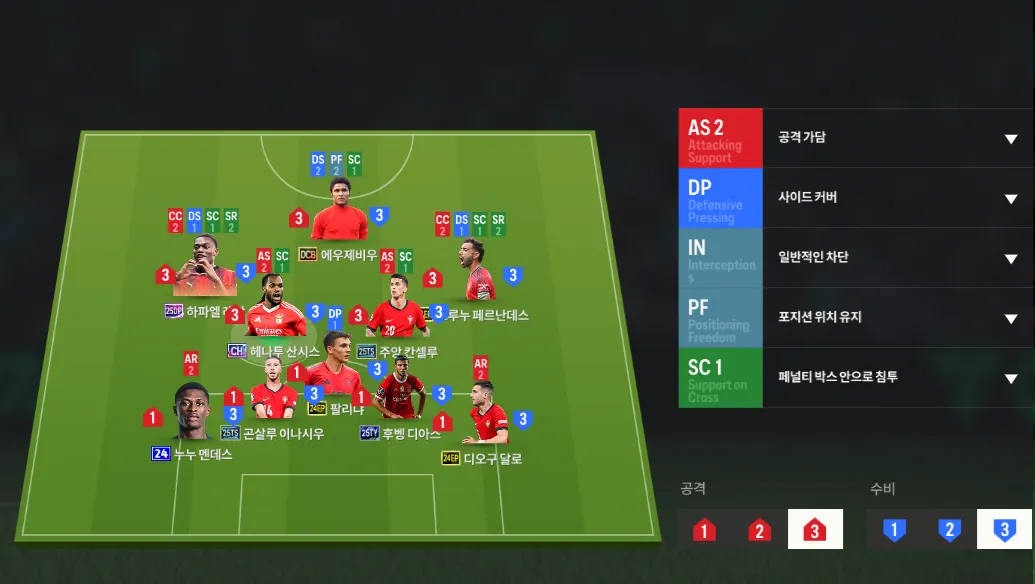The width and height of the screenshot is (1035, 584).
Task: Select striker 에우제비우 on the pitch
Action: (338, 220)
